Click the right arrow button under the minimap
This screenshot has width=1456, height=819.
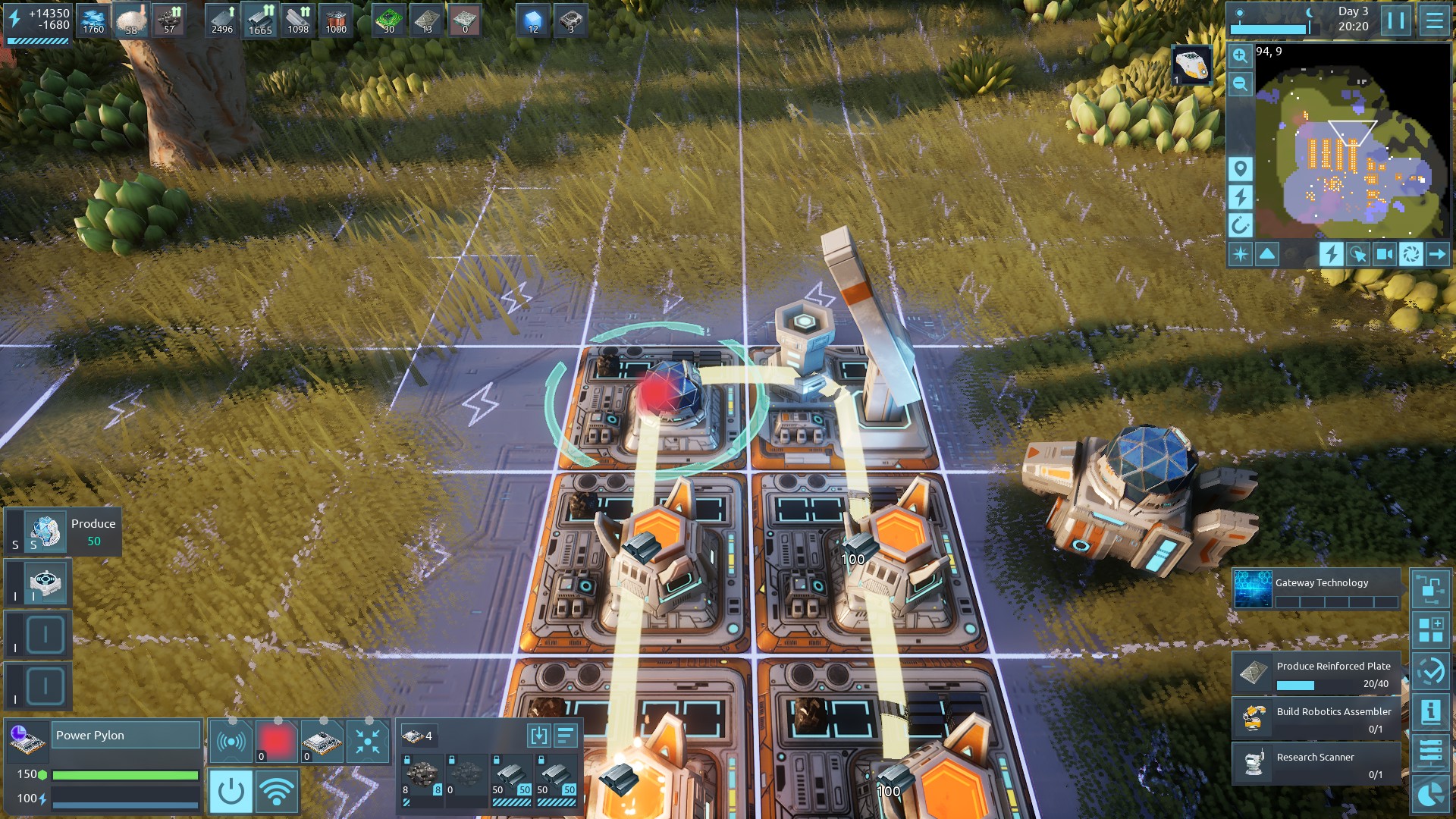(x=1437, y=254)
